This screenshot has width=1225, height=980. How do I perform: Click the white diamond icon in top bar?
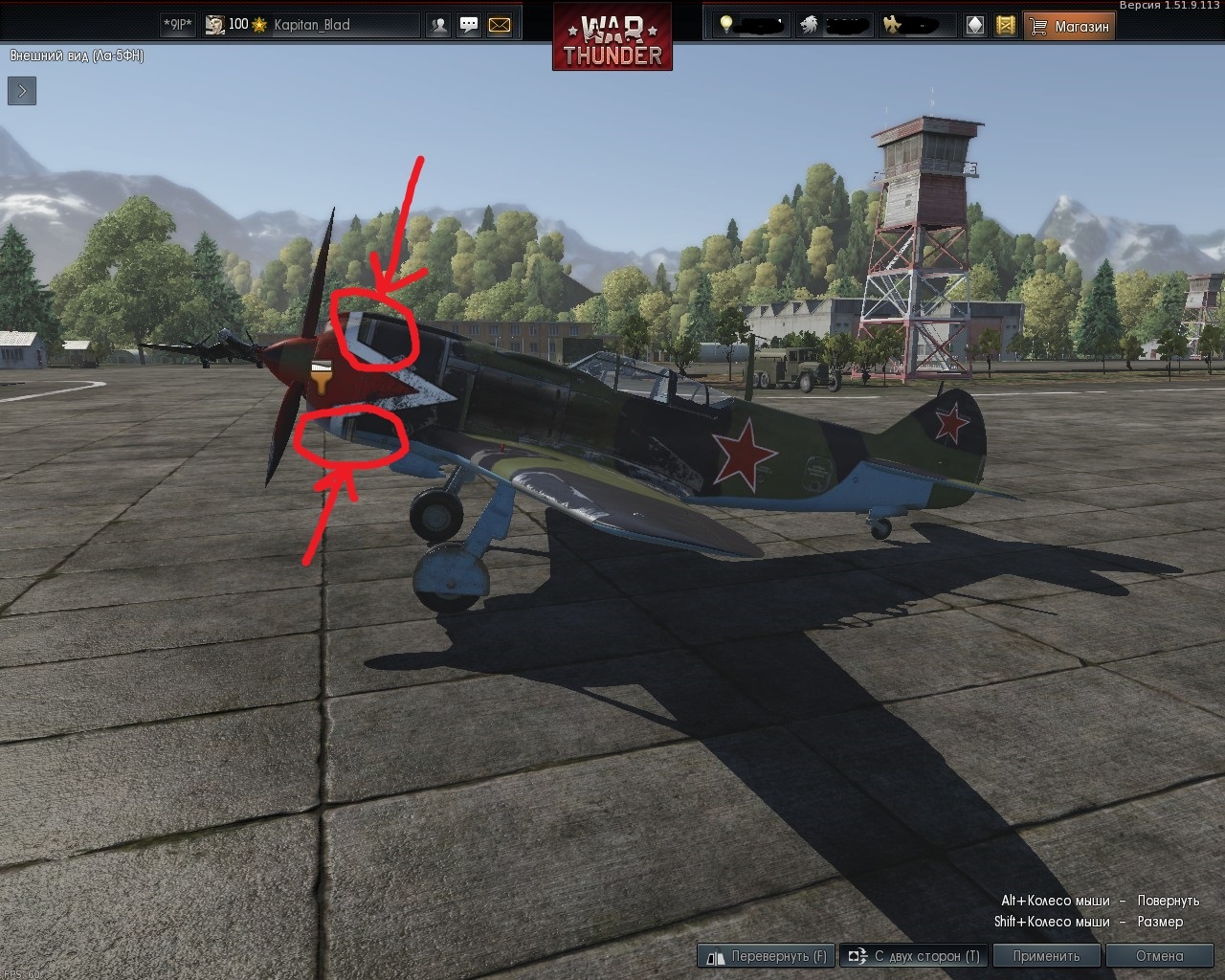(x=974, y=26)
